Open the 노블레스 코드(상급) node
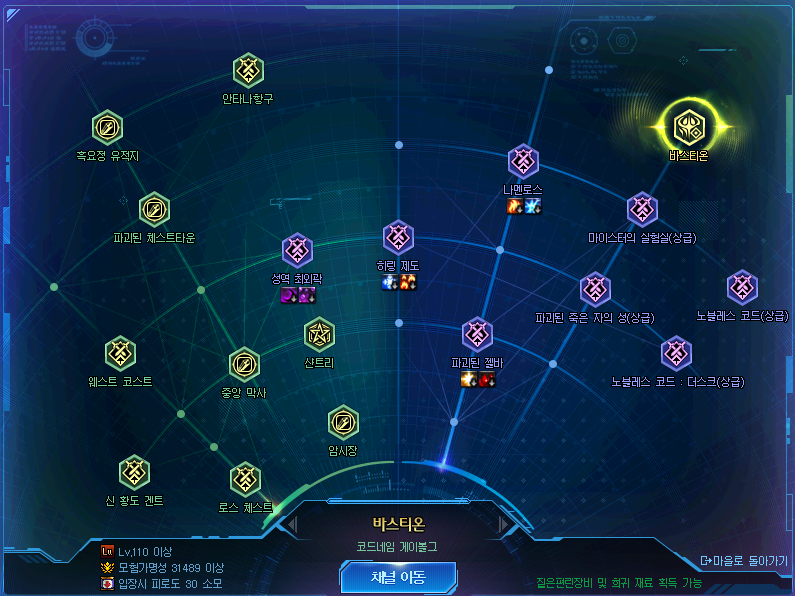 [742, 288]
